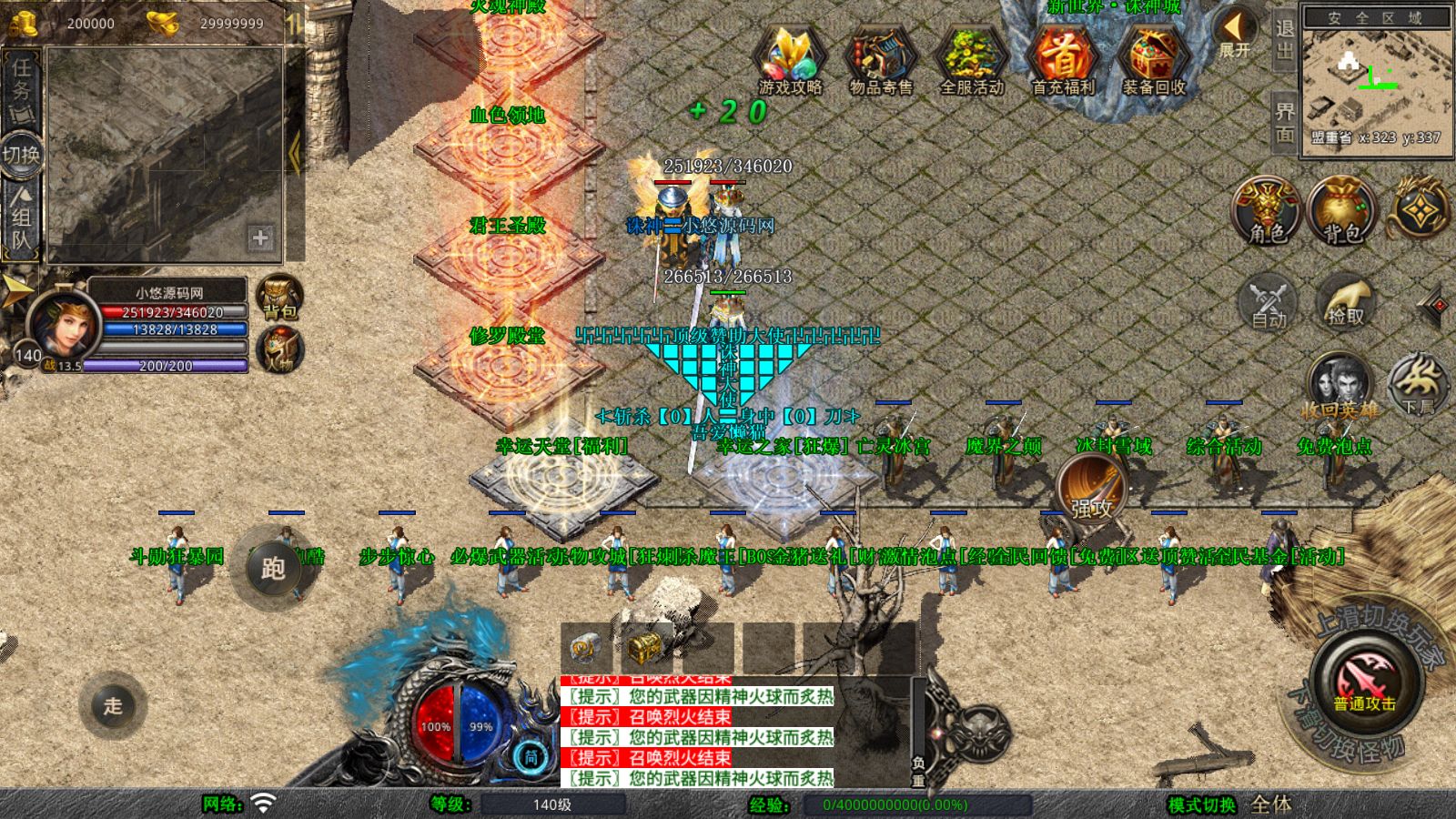Tap the 走 walk button
This screenshot has height=819, width=1456.
(x=113, y=705)
